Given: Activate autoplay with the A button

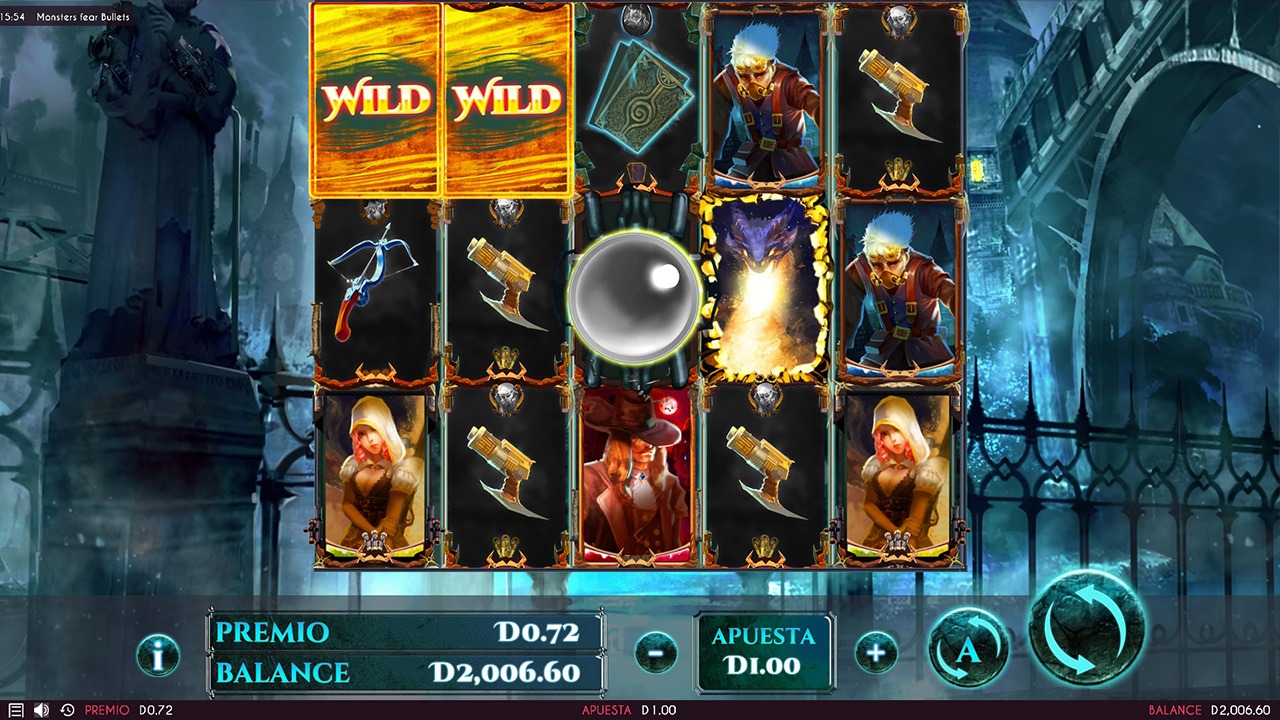Looking at the screenshot, I should pos(968,650).
